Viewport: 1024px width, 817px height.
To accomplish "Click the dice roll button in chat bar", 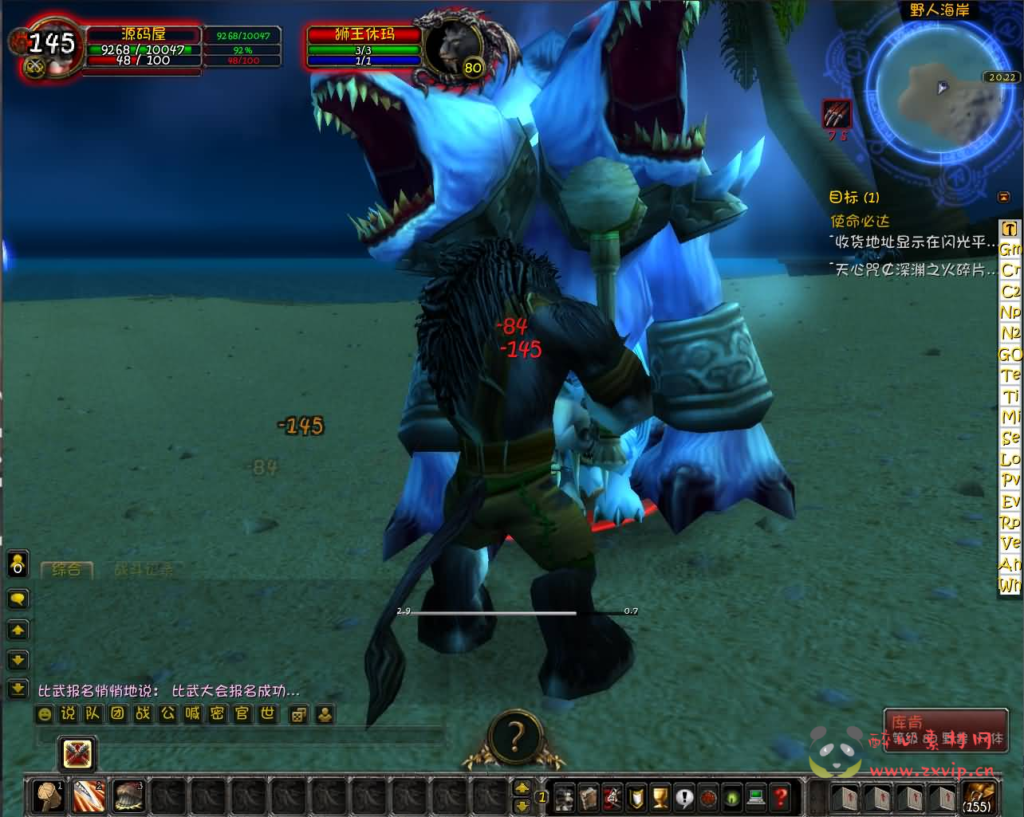I will point(298,714).
